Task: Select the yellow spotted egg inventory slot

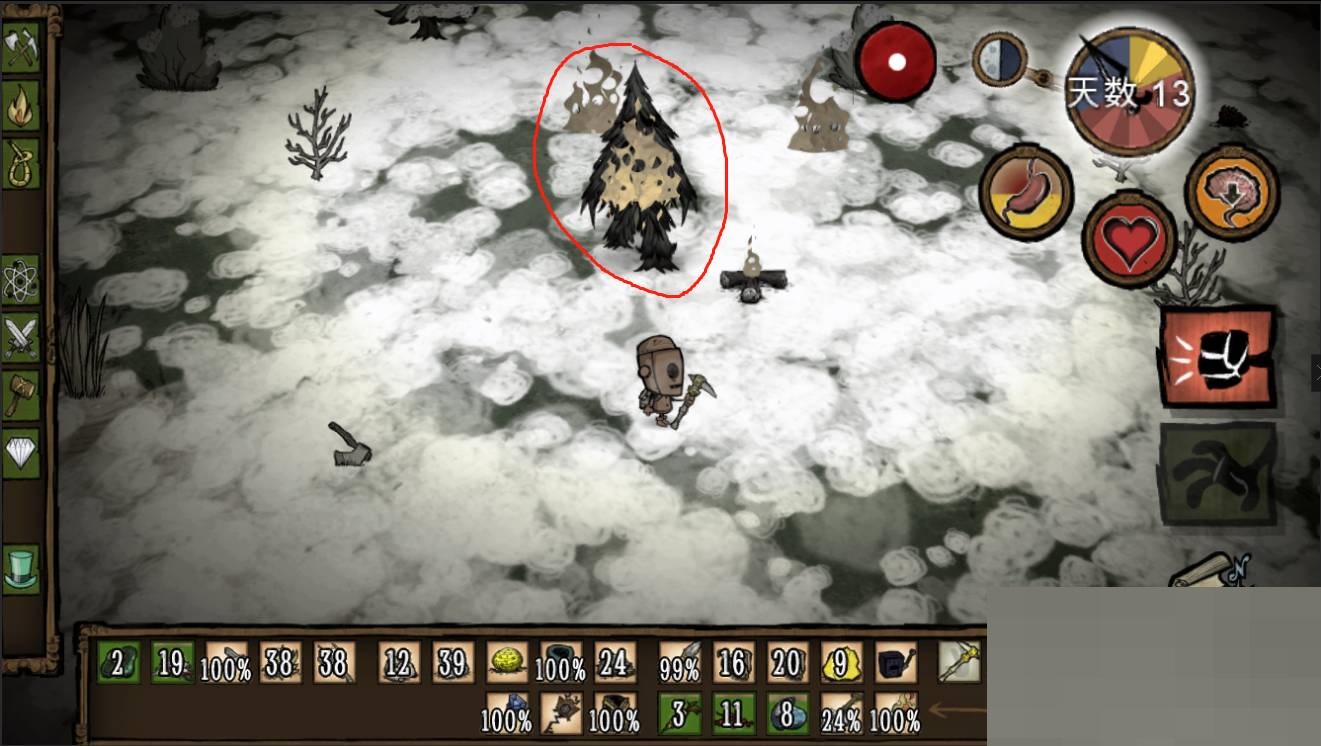Action: coord(507,662)
